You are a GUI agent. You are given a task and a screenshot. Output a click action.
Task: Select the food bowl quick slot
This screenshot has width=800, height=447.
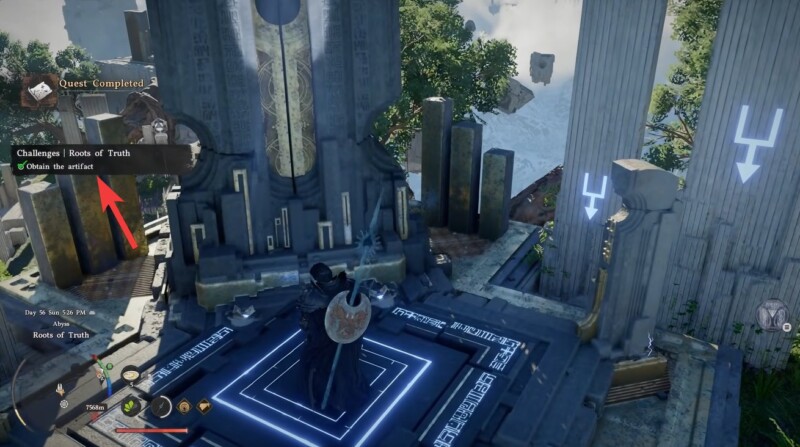point(131,375)
